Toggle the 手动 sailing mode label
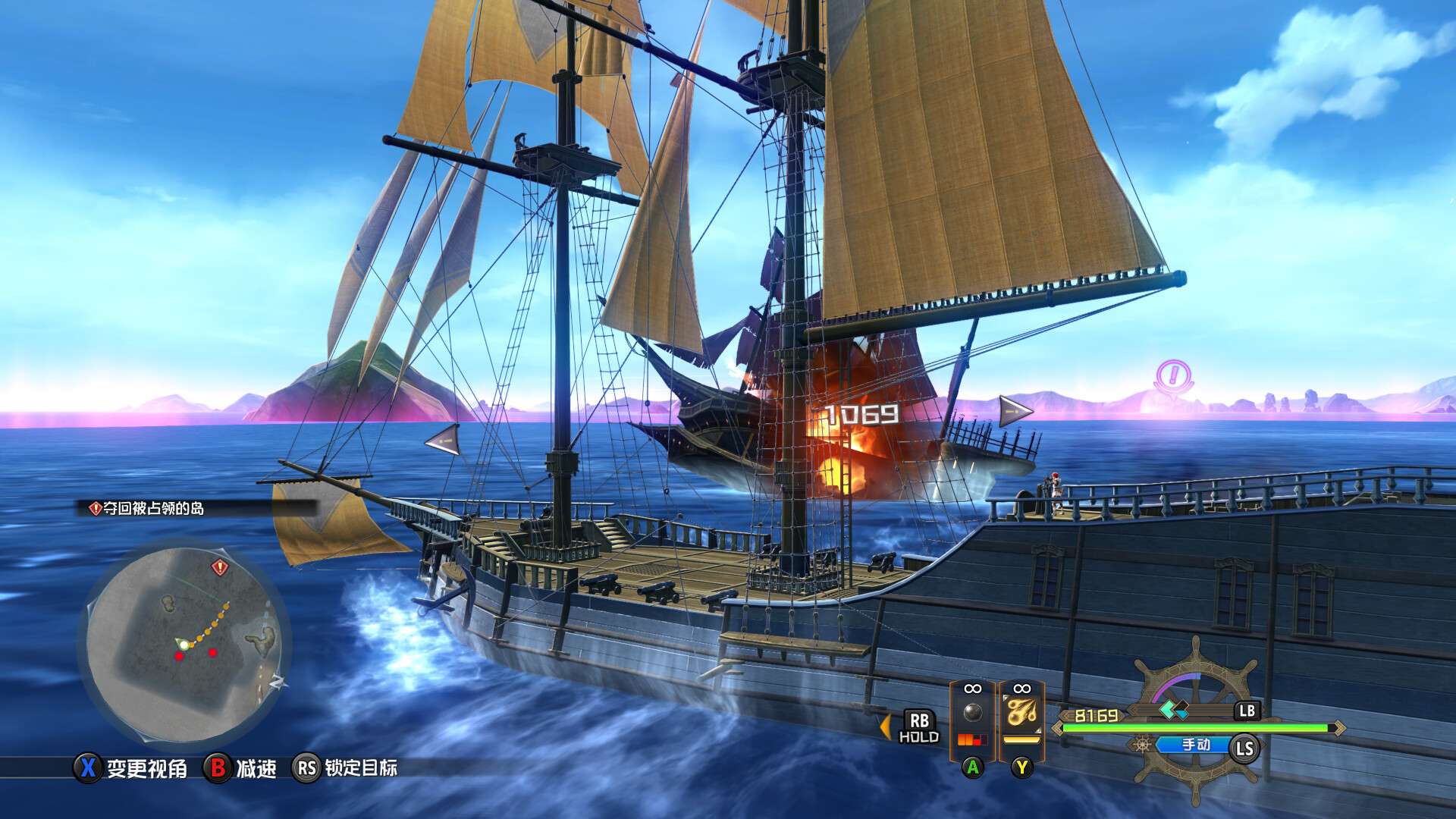Screen dimensions: 1456x819 click(1196, 745)
